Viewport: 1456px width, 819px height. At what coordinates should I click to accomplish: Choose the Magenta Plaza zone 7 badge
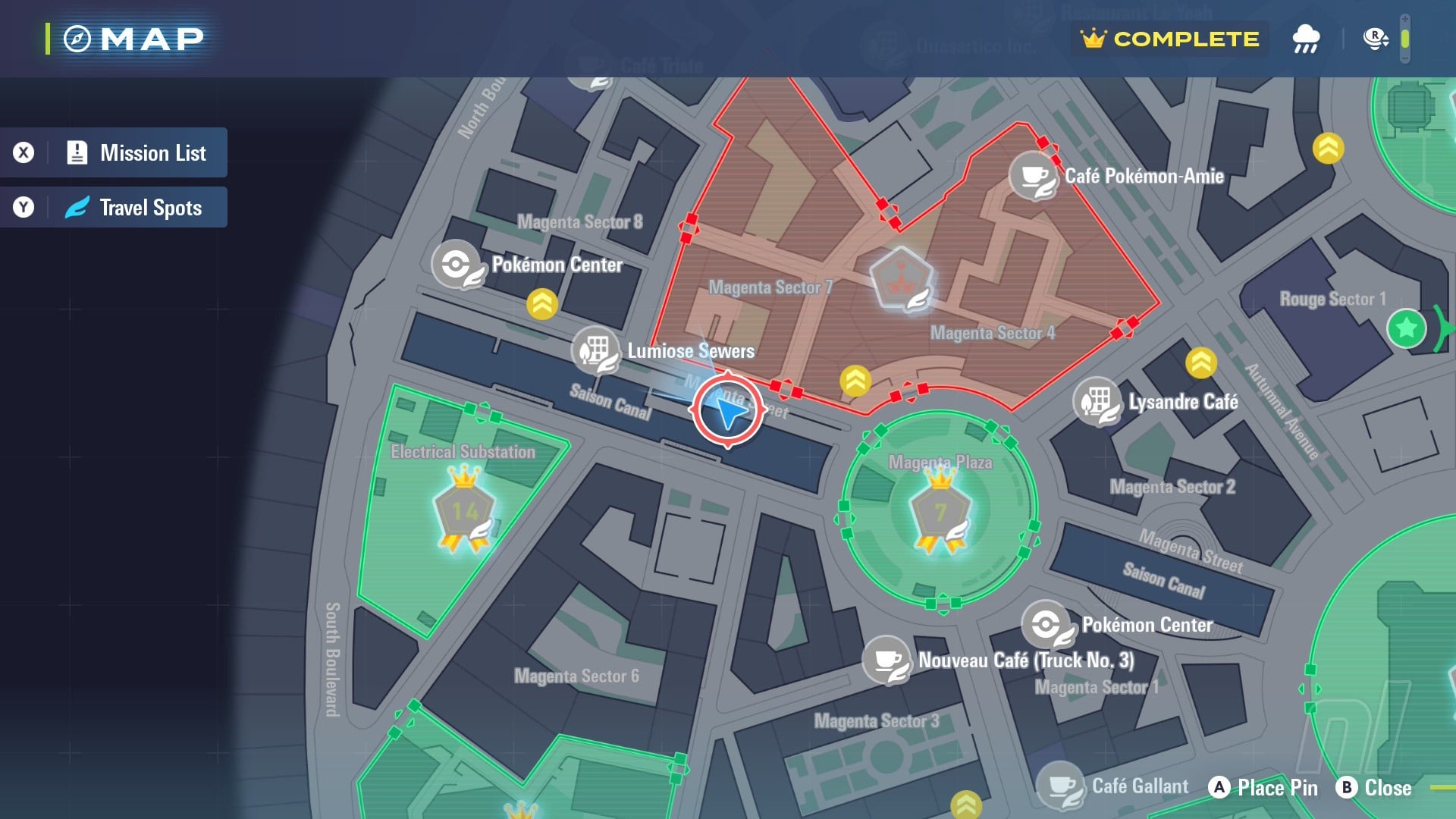[940, 512]
